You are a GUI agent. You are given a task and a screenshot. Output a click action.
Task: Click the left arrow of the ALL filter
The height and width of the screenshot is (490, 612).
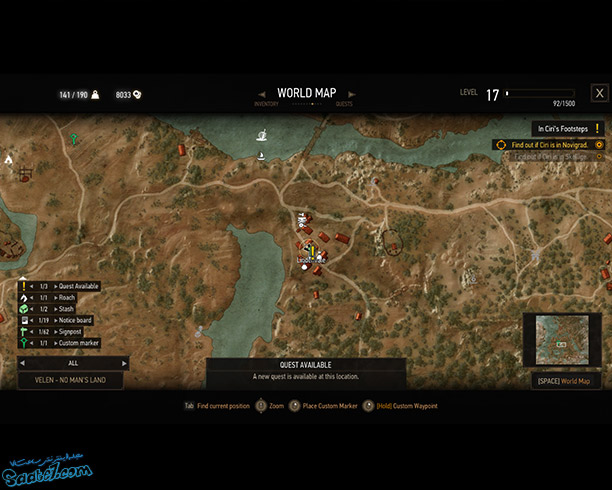[21, 363]
